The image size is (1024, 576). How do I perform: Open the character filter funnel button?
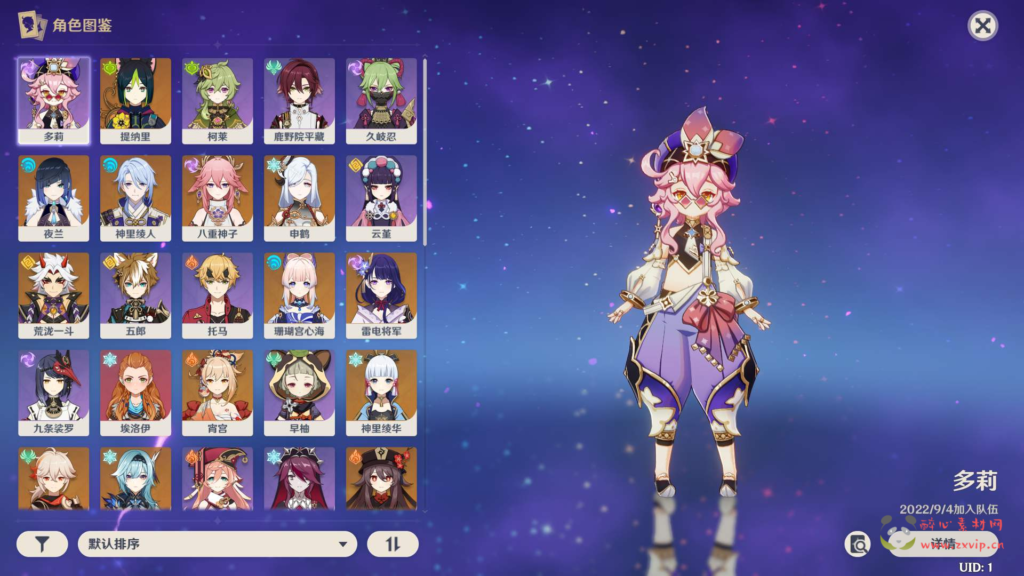click(43, 544)
